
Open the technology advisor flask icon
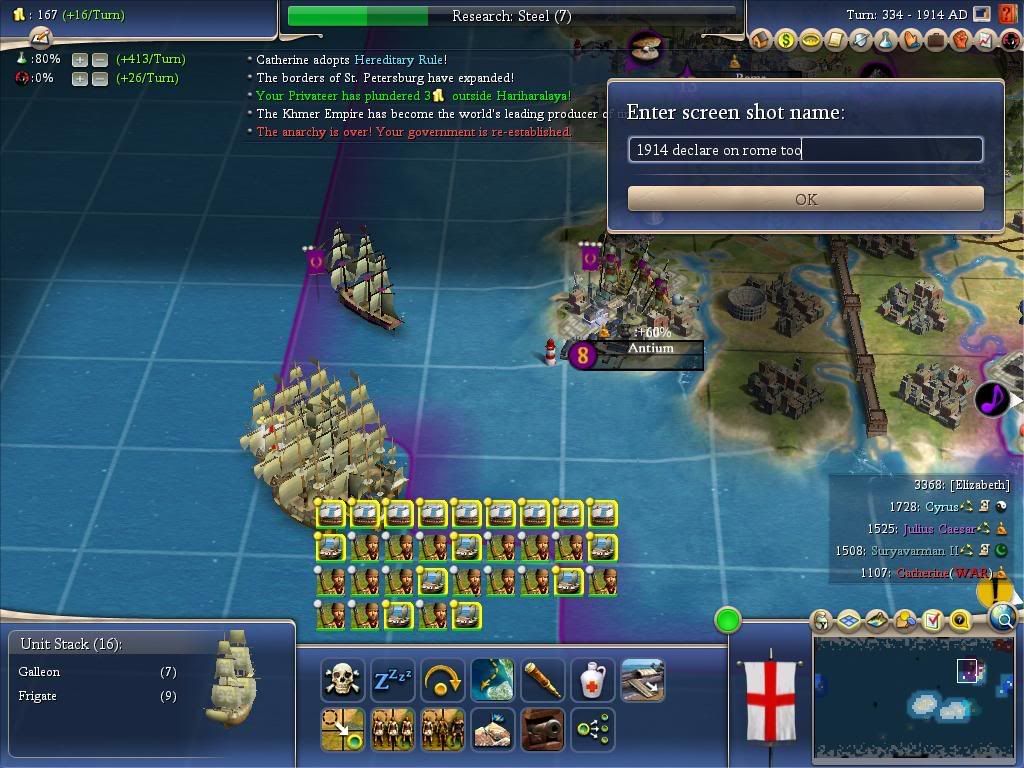885,41
